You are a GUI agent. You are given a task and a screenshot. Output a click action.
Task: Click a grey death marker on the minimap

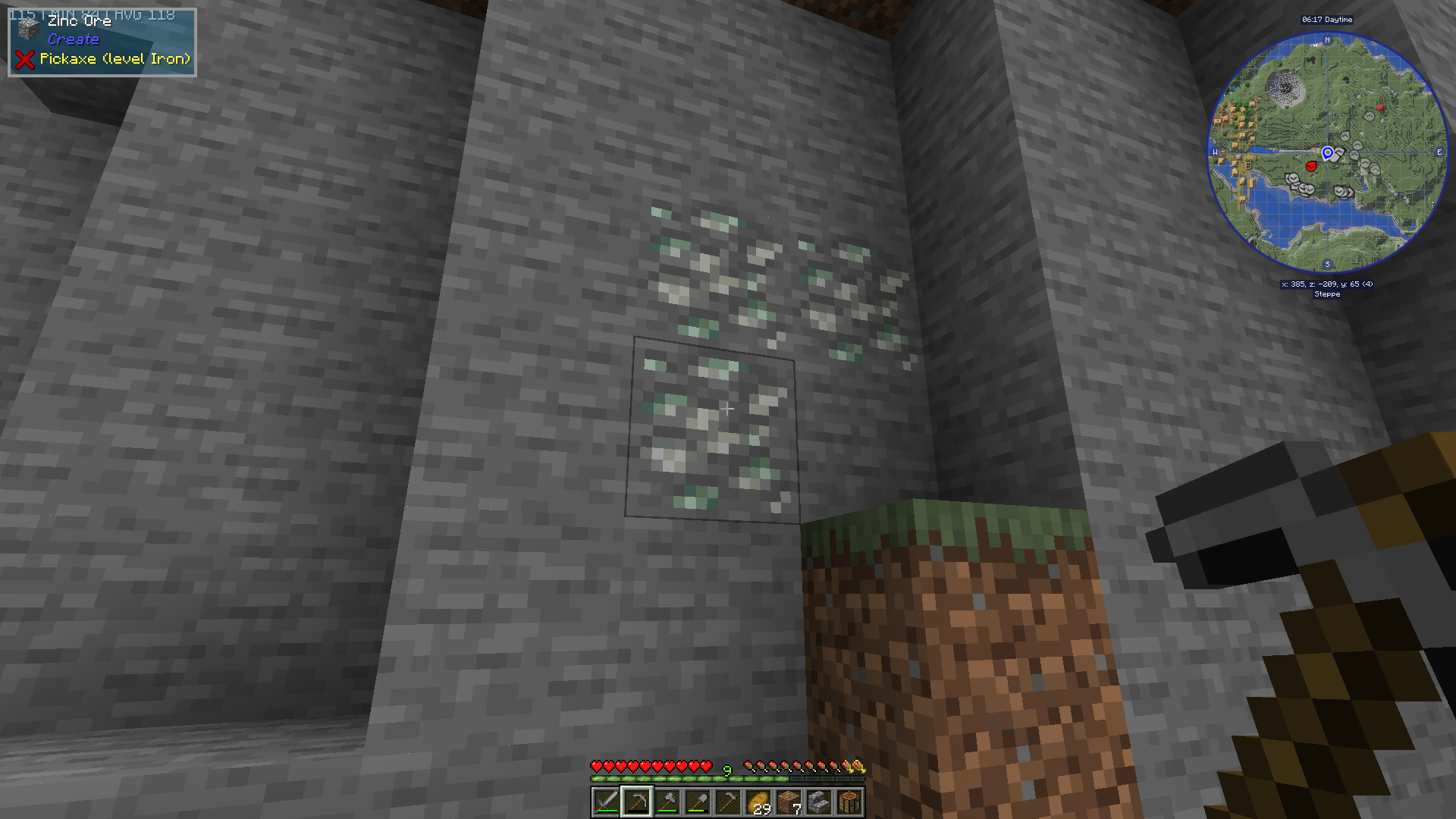point(1293,179)
